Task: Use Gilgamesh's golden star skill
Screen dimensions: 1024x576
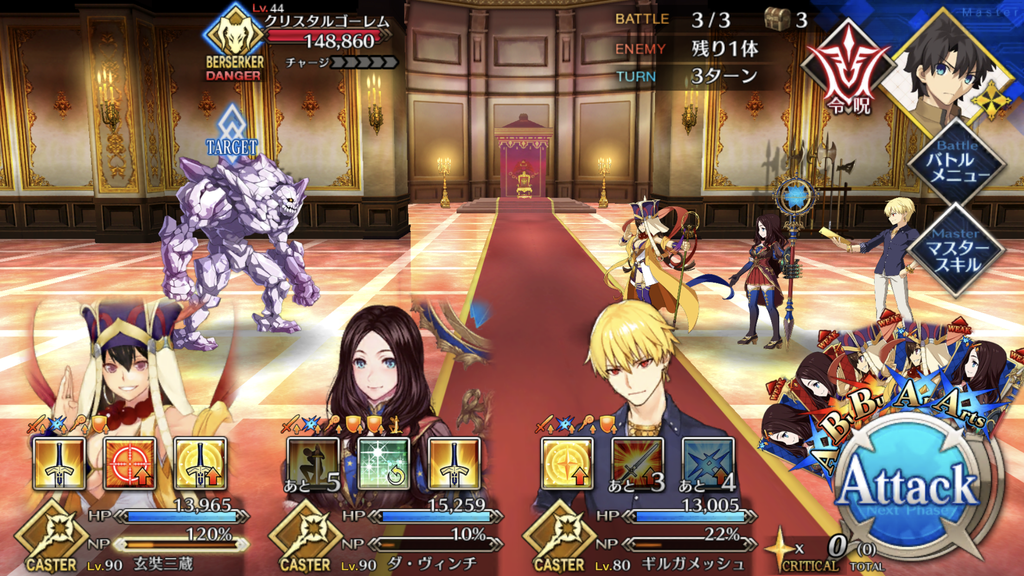Action: pos(567,463)
